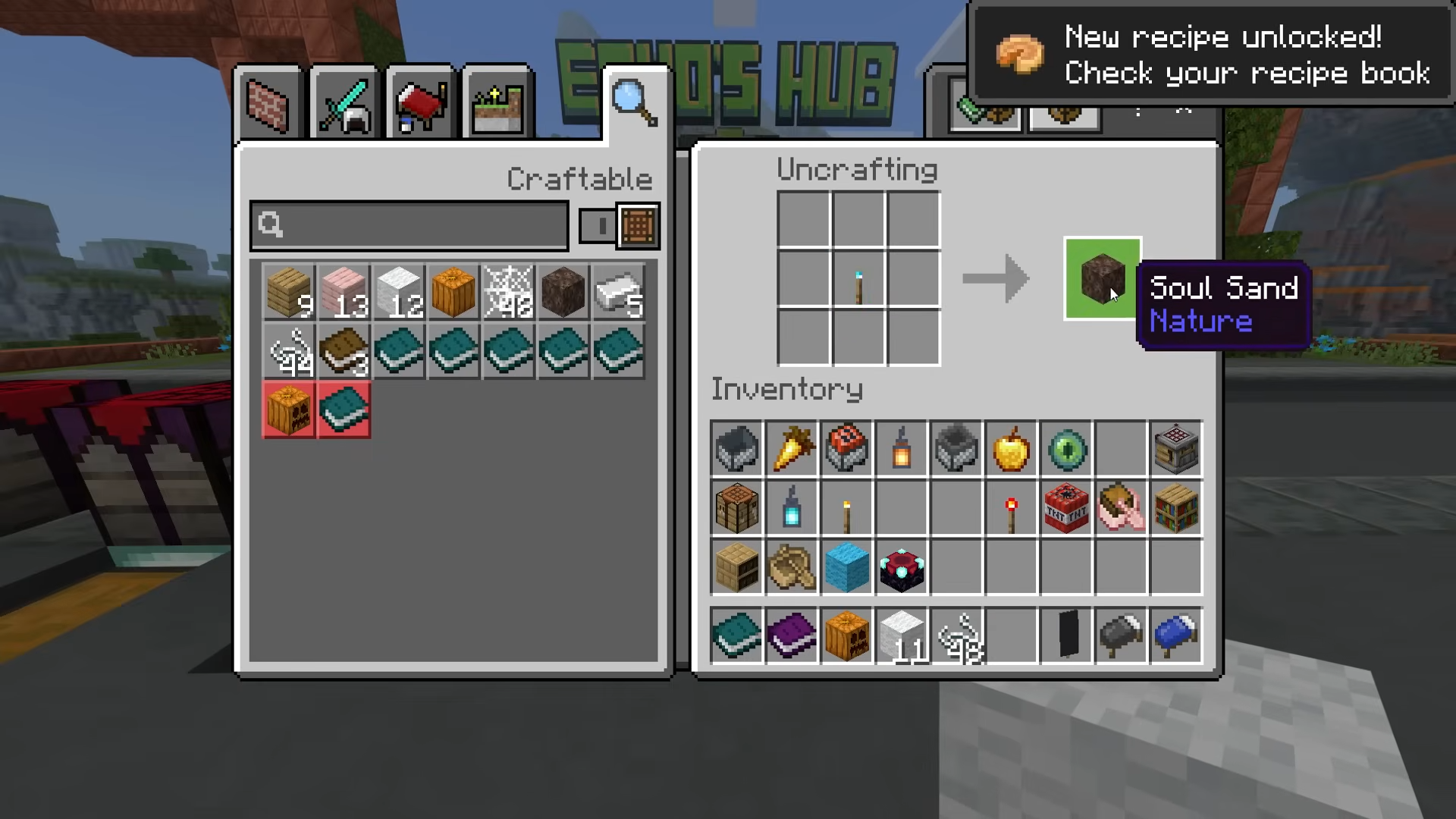This screenshot has height=819, width=1456.
Task: Select the red-highlighted carved pumpkin recipe
Action: pyautogui.click(x=289, y=410)
